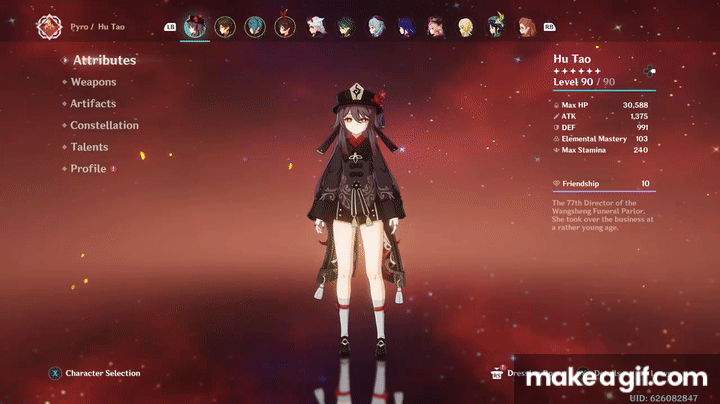View Hu Tao's Talents
This screenshot has width=720, height=404.
point(89,147)
